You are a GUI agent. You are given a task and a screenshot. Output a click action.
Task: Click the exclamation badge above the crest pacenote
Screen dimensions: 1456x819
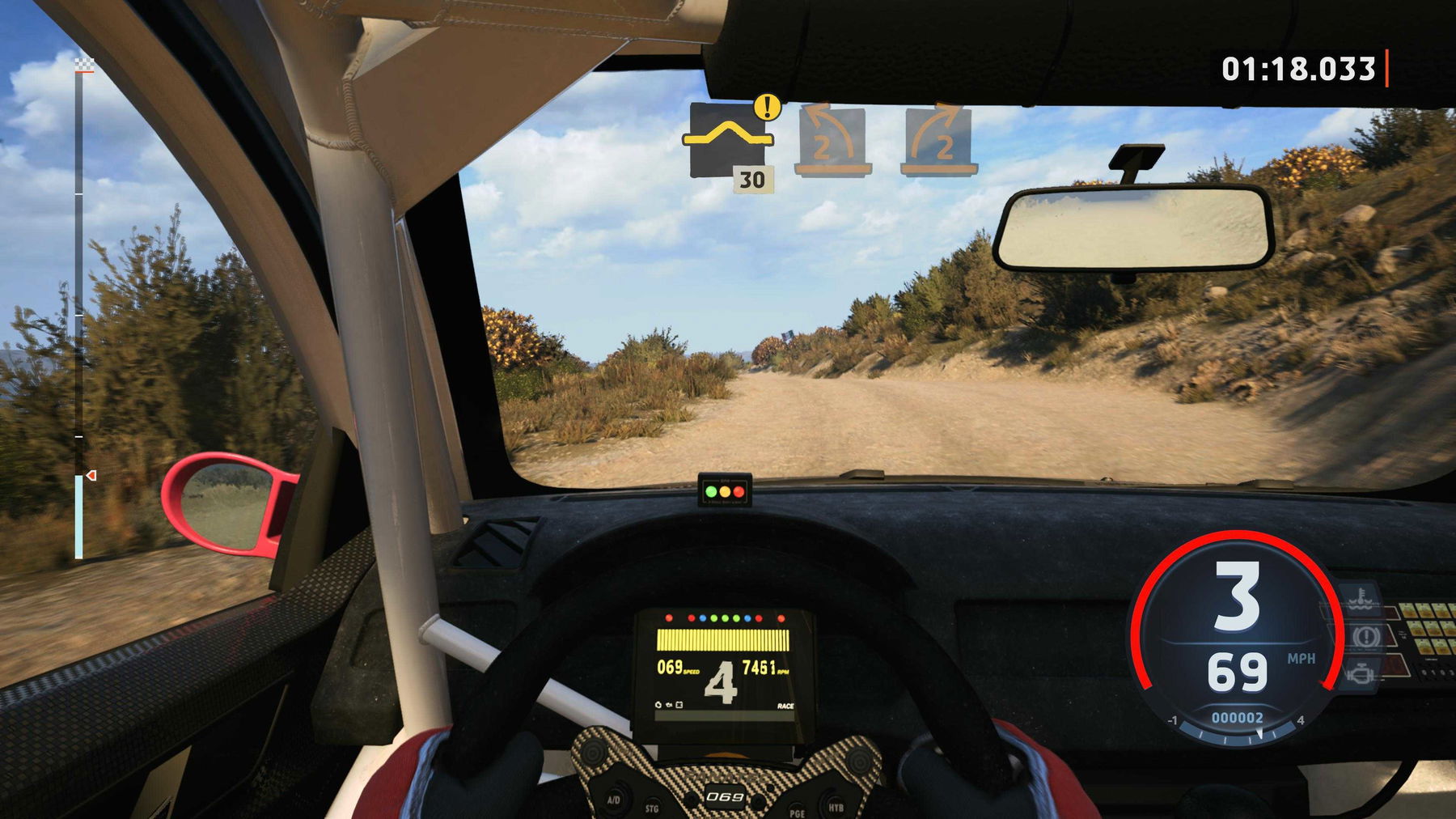(x=765, y=106)
